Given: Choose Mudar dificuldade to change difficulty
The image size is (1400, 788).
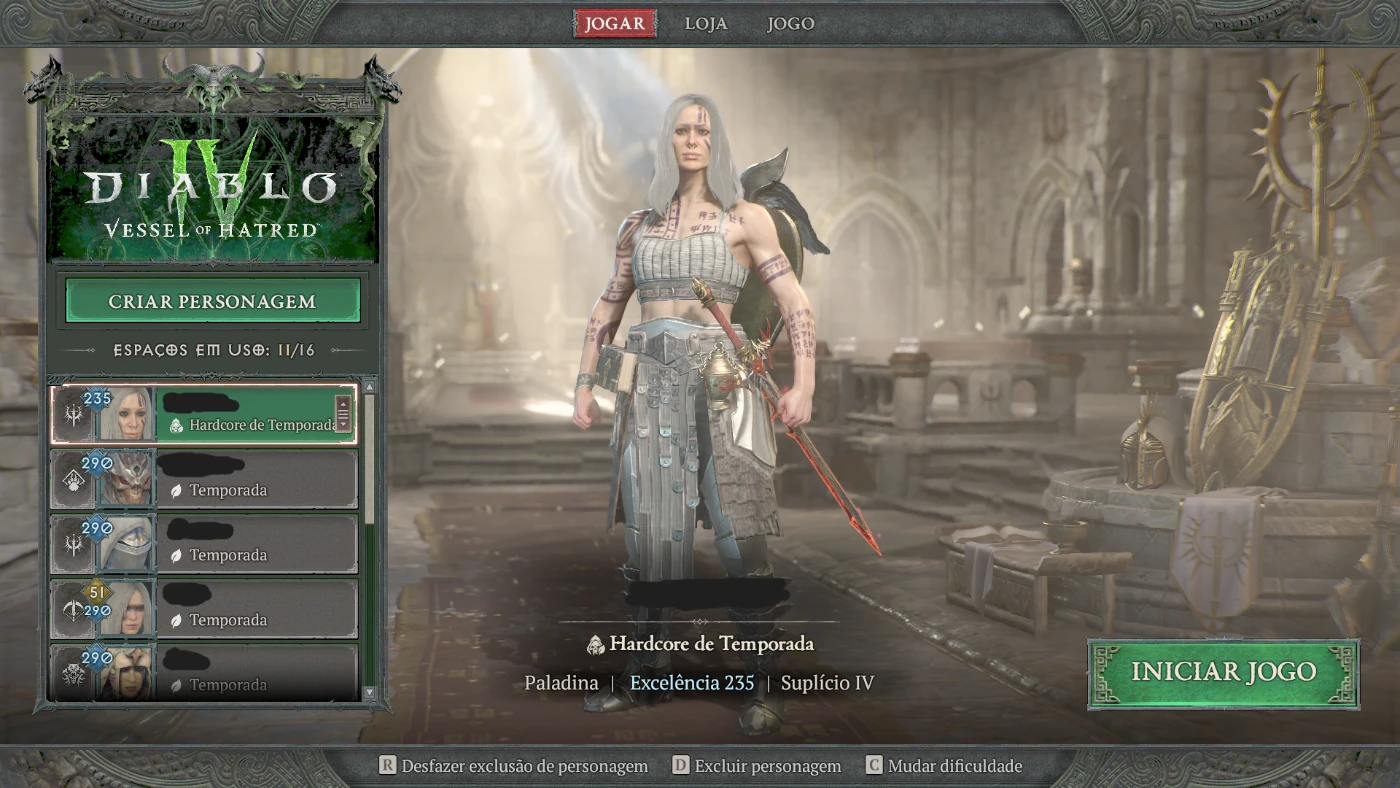Looking at the screenshot, I should (944, 766).
